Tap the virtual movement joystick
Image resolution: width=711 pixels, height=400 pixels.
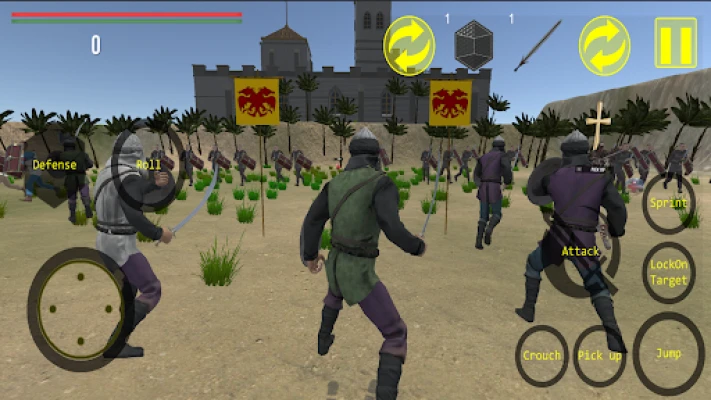click(x=76, y=308)
